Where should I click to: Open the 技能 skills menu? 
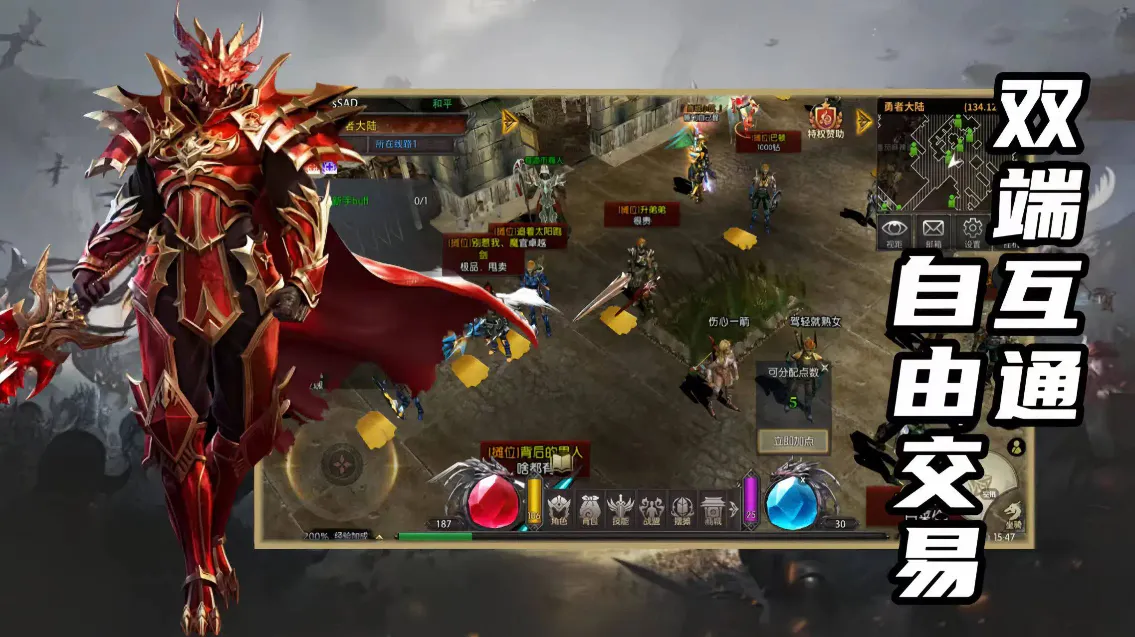coord(621,507)
